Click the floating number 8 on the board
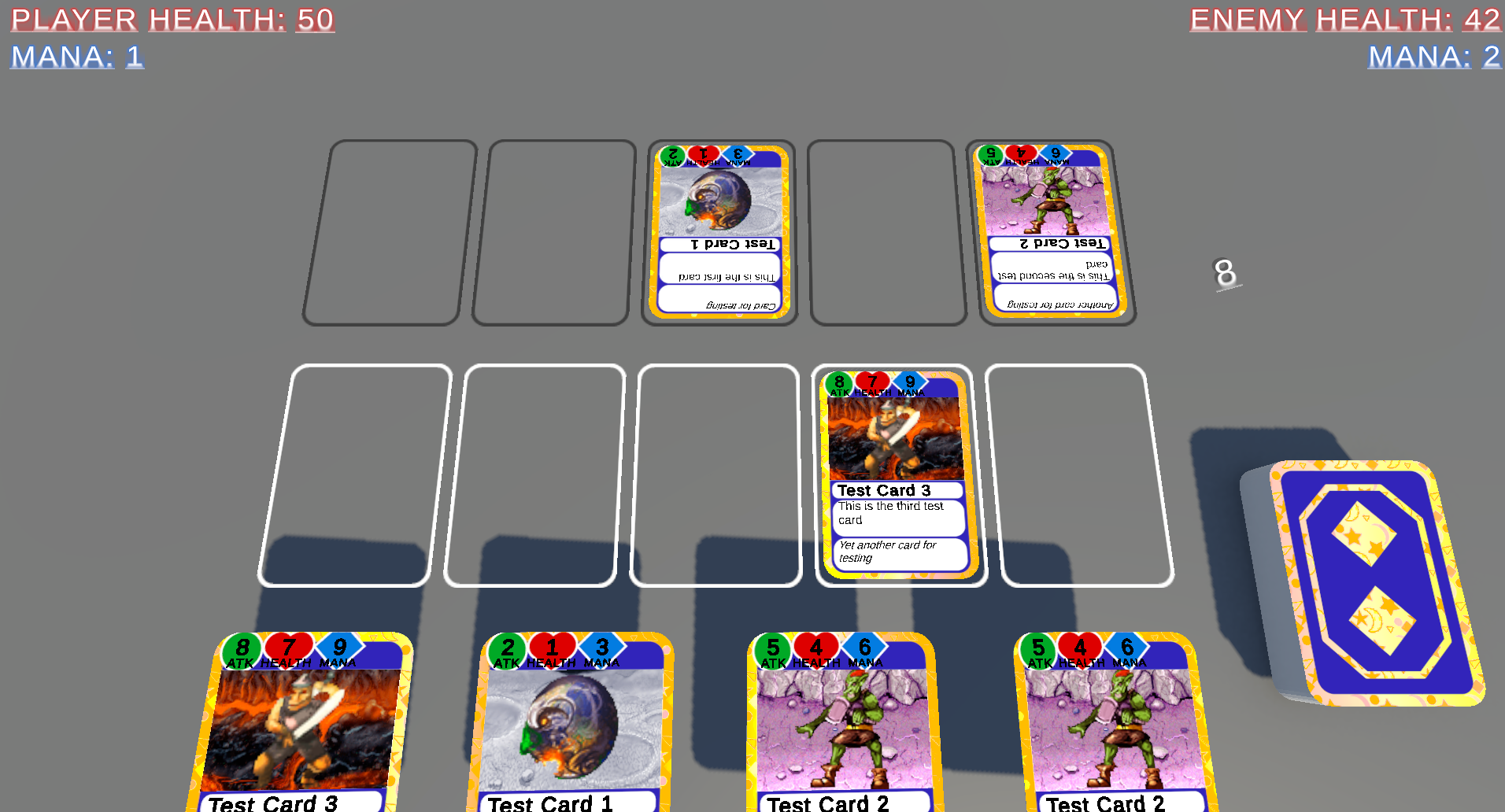The width and height of the screenshot is (1505, 812). click(x=1225, y=274)
